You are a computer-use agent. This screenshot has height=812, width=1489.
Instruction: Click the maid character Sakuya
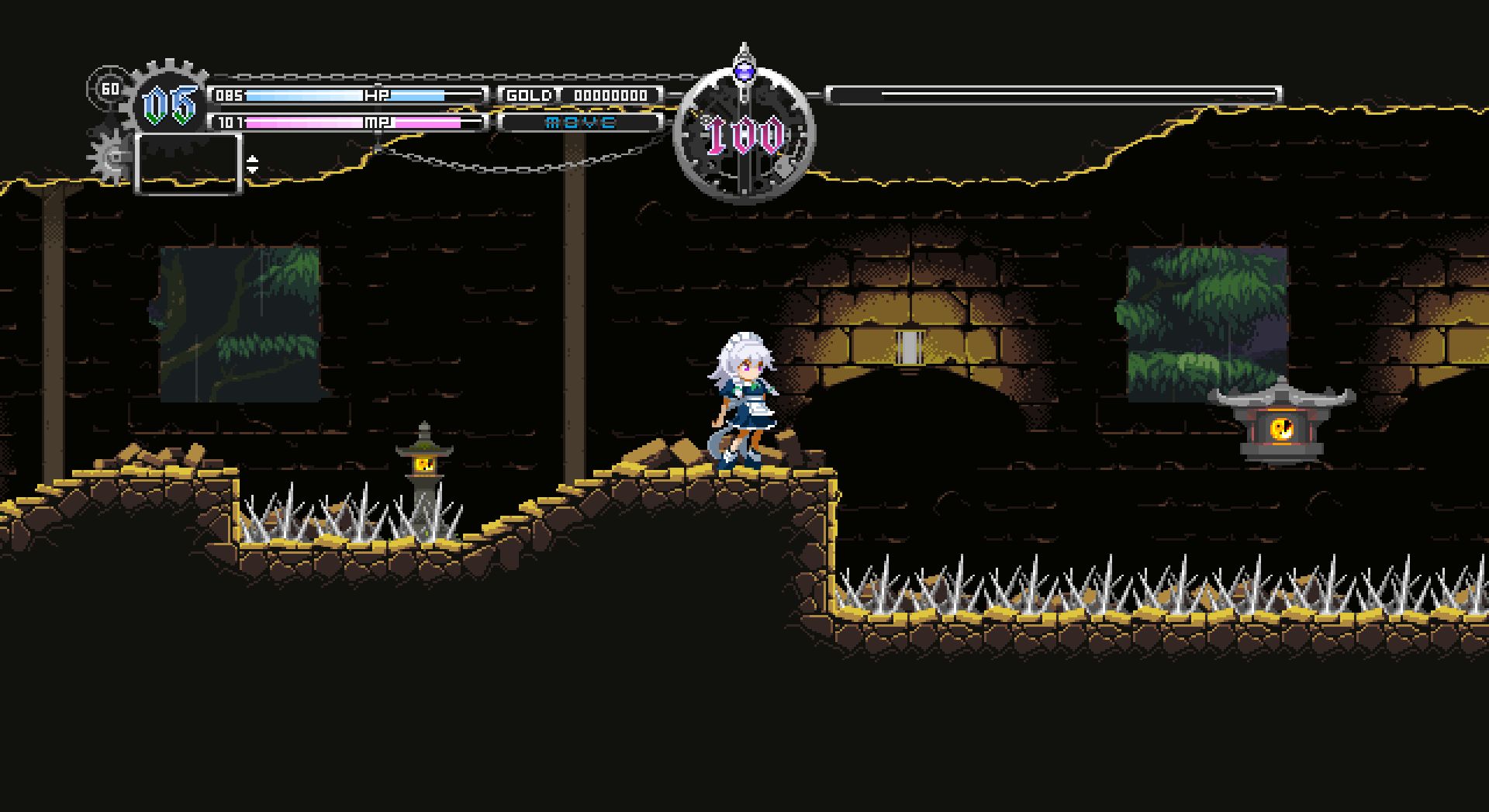coord(741,396)
